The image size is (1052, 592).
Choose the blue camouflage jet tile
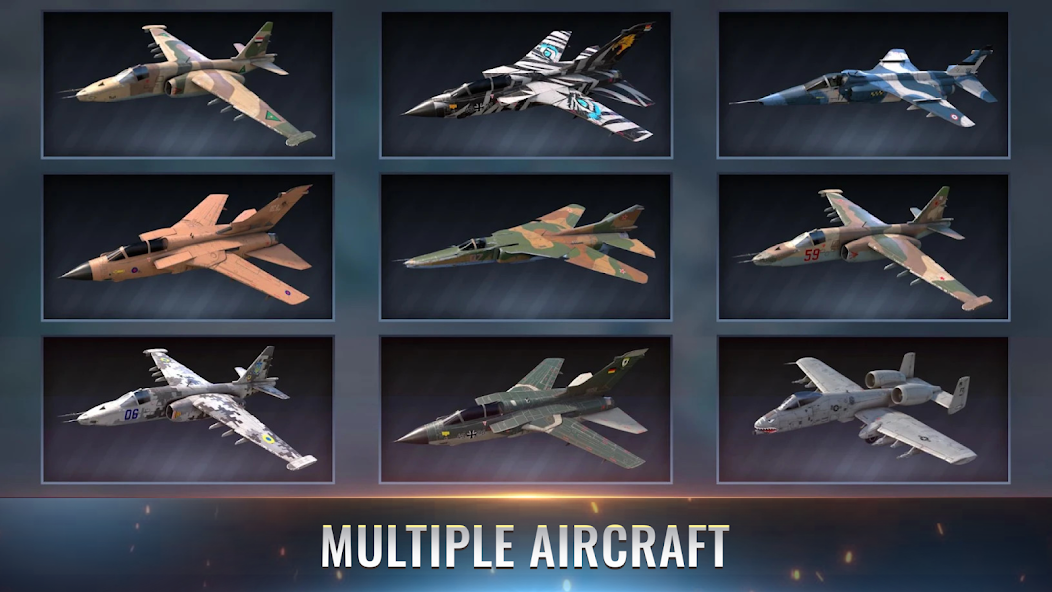point(862,85)
